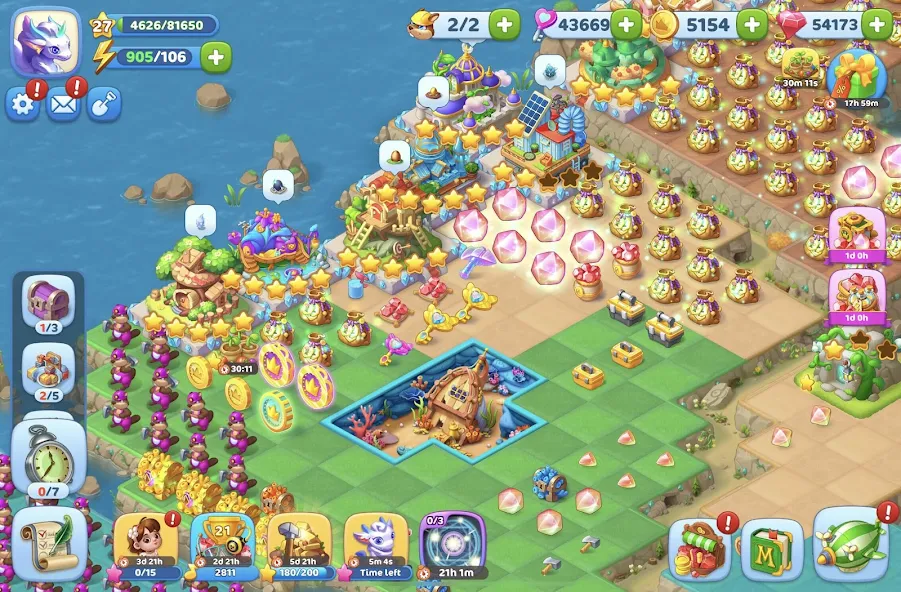Open the shop basket button
Viewport: 901px width, 592px height.
pyautogui.click(x=700, y=550)
